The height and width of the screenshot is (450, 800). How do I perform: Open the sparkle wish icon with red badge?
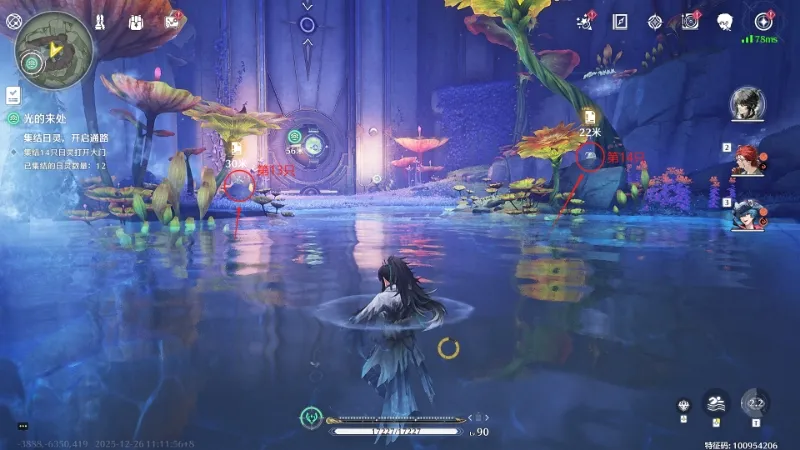point(586,21)
